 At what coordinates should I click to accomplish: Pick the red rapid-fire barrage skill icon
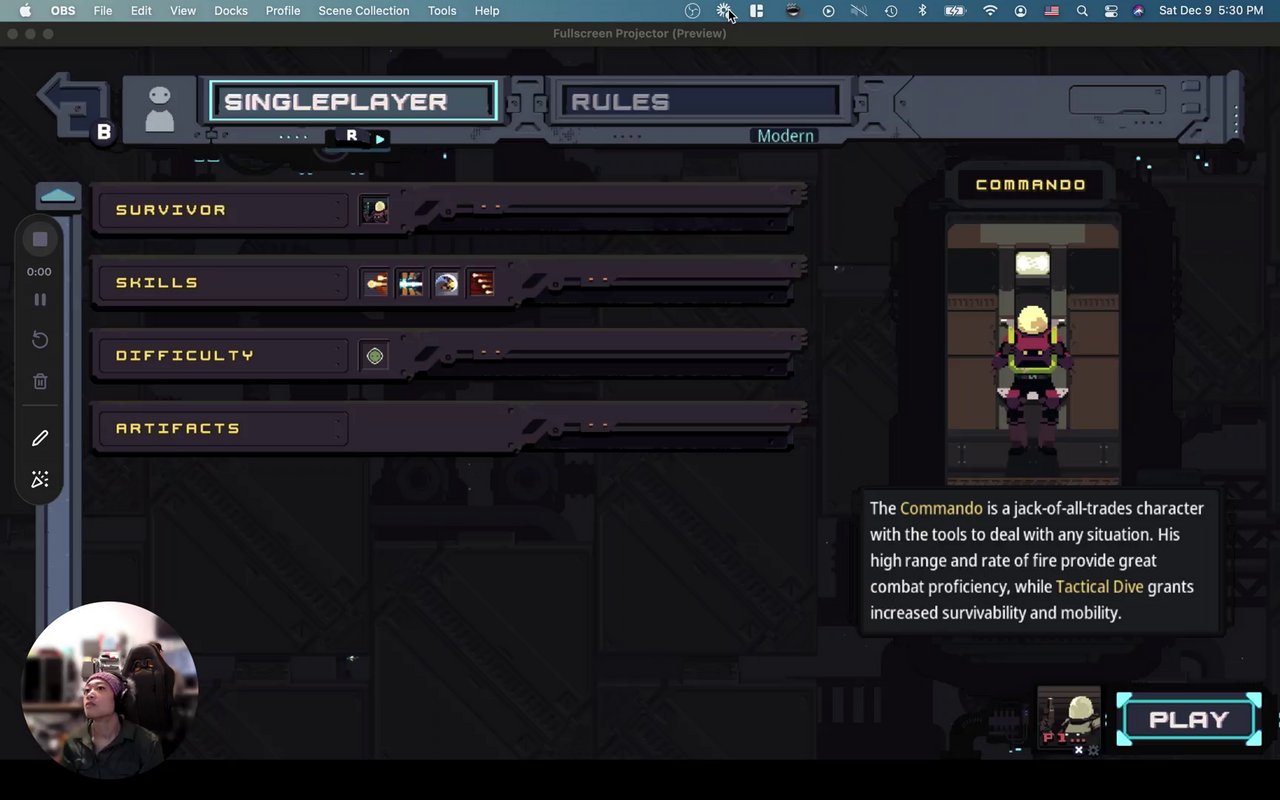click(x=482, y=284)
